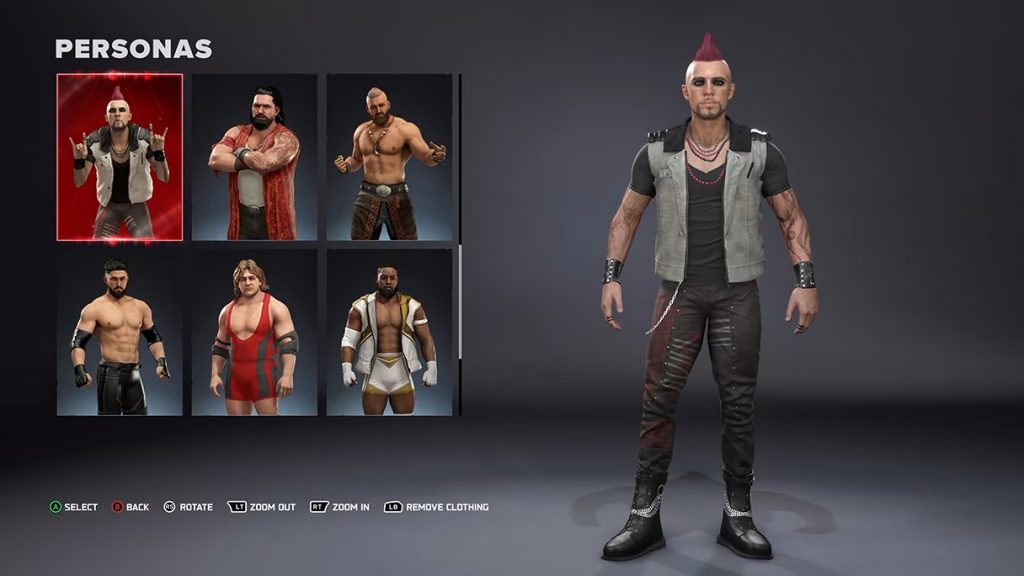Screen dimensions: 1024x576
Task: Select the dark-haired persona in black tights
Action: tap(120, 332)
